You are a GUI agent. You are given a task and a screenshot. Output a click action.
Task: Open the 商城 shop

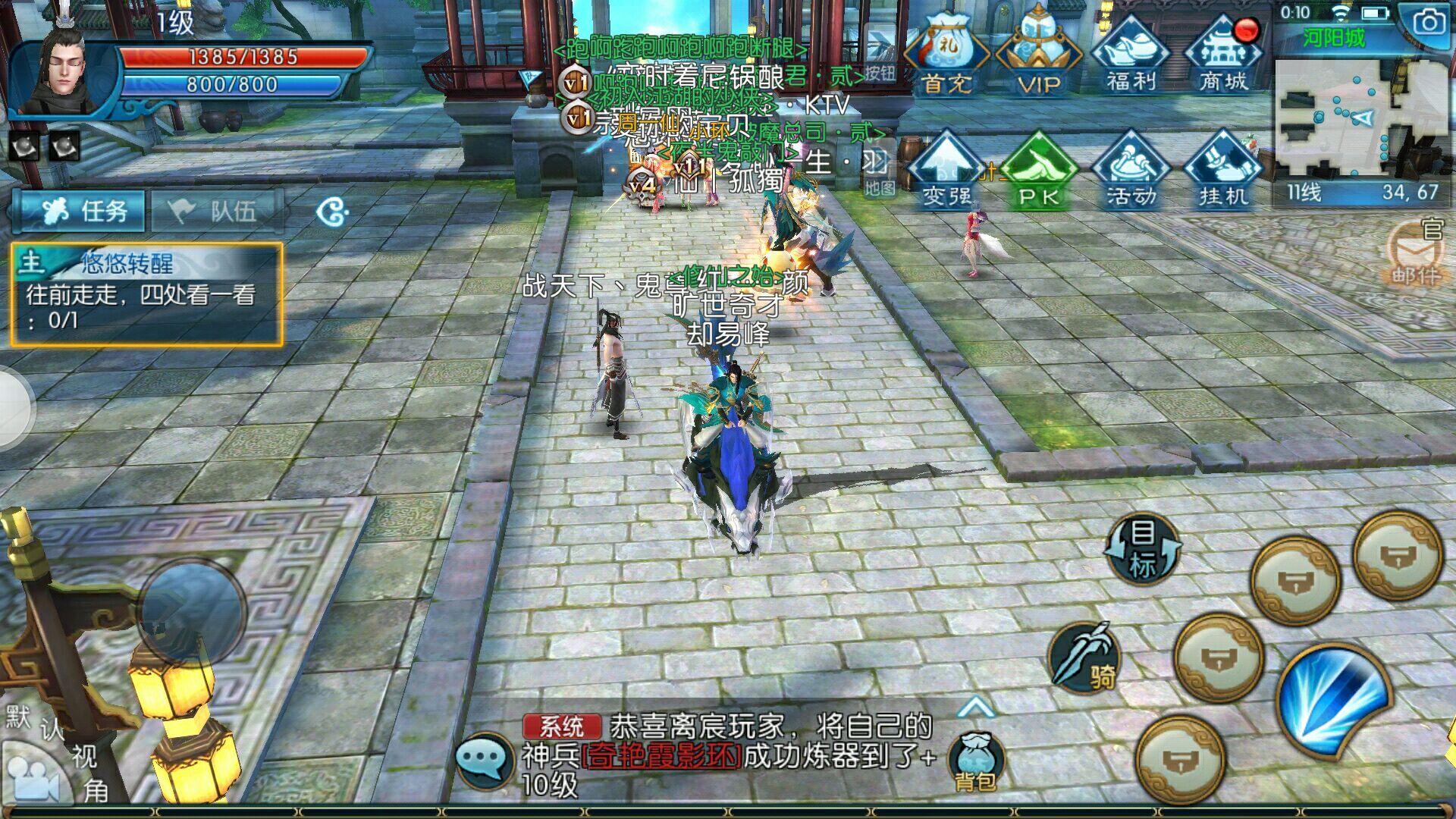pos(1223,55)
